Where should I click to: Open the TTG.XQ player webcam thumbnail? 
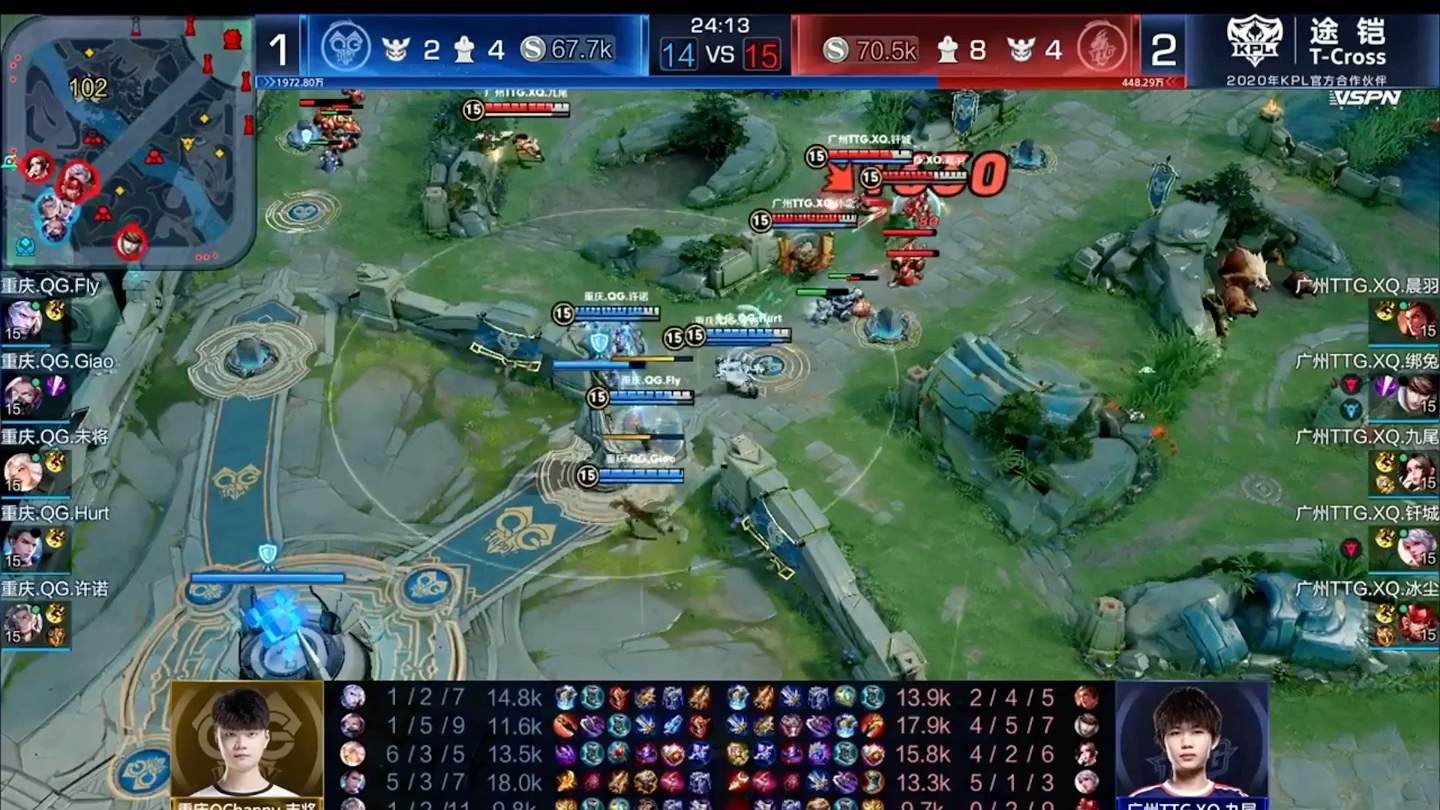pos(1191,744)
